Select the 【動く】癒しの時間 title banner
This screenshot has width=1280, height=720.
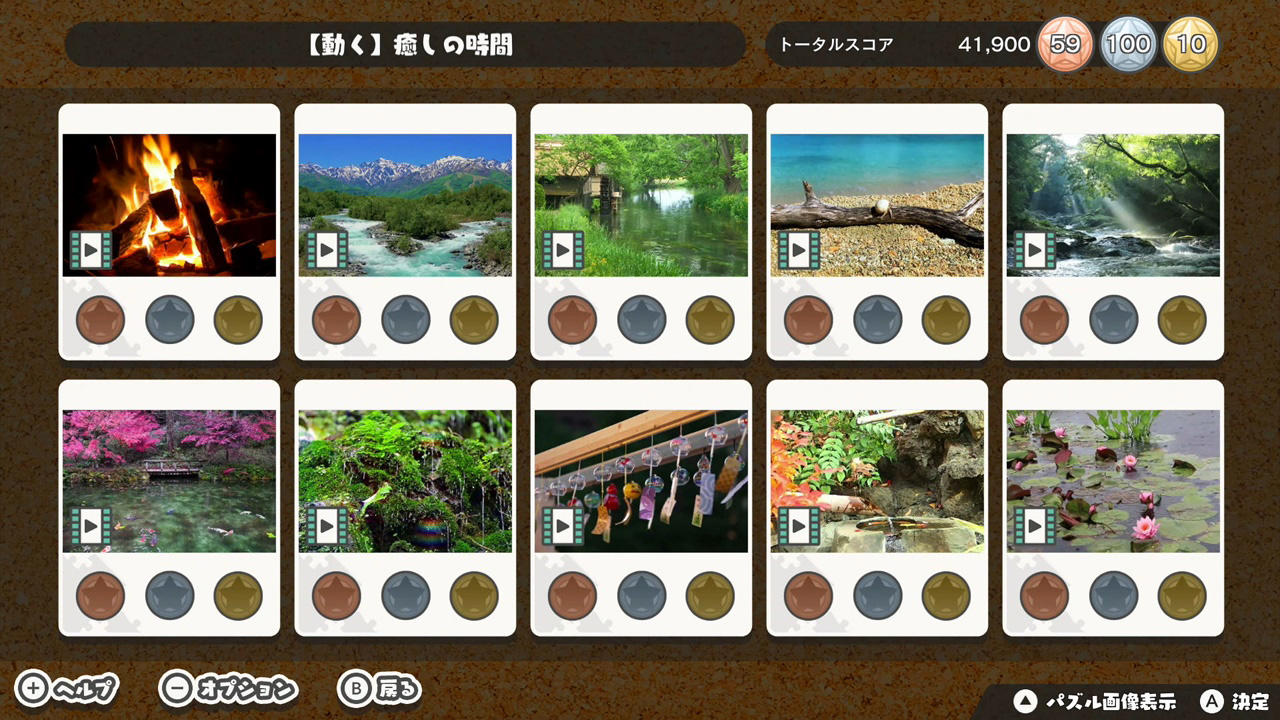(404, 44)
